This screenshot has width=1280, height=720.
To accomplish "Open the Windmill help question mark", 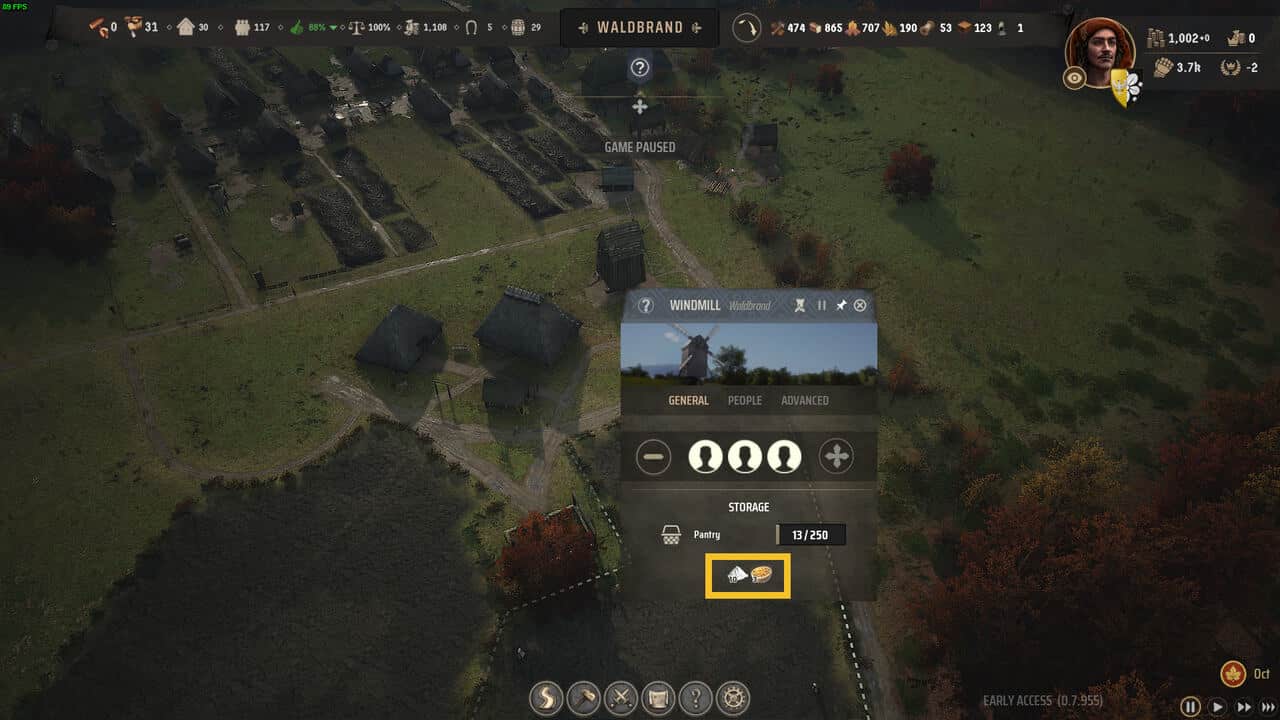I will 646,305.
